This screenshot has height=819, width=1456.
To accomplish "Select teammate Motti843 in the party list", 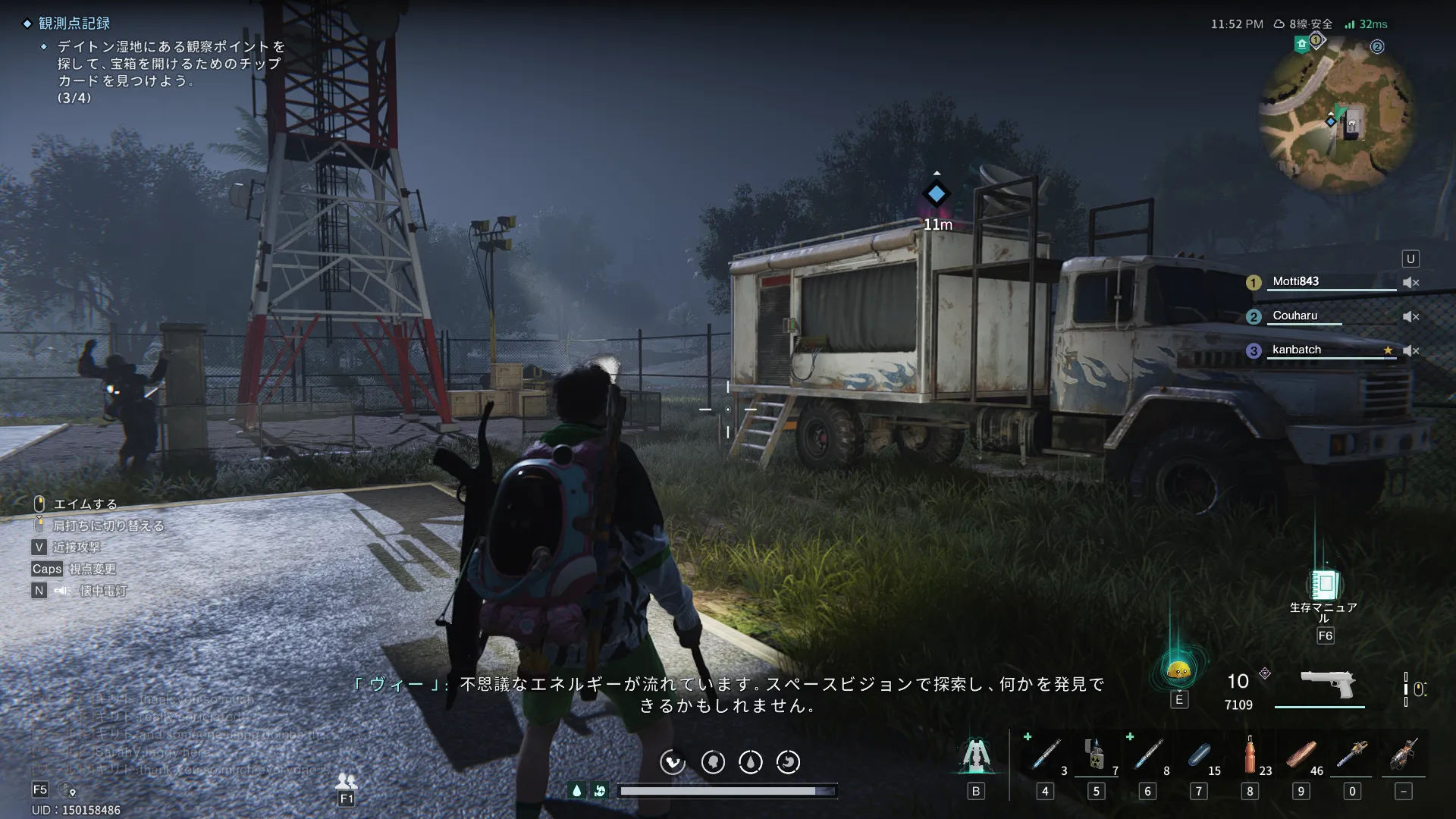I will point(1295,281).
